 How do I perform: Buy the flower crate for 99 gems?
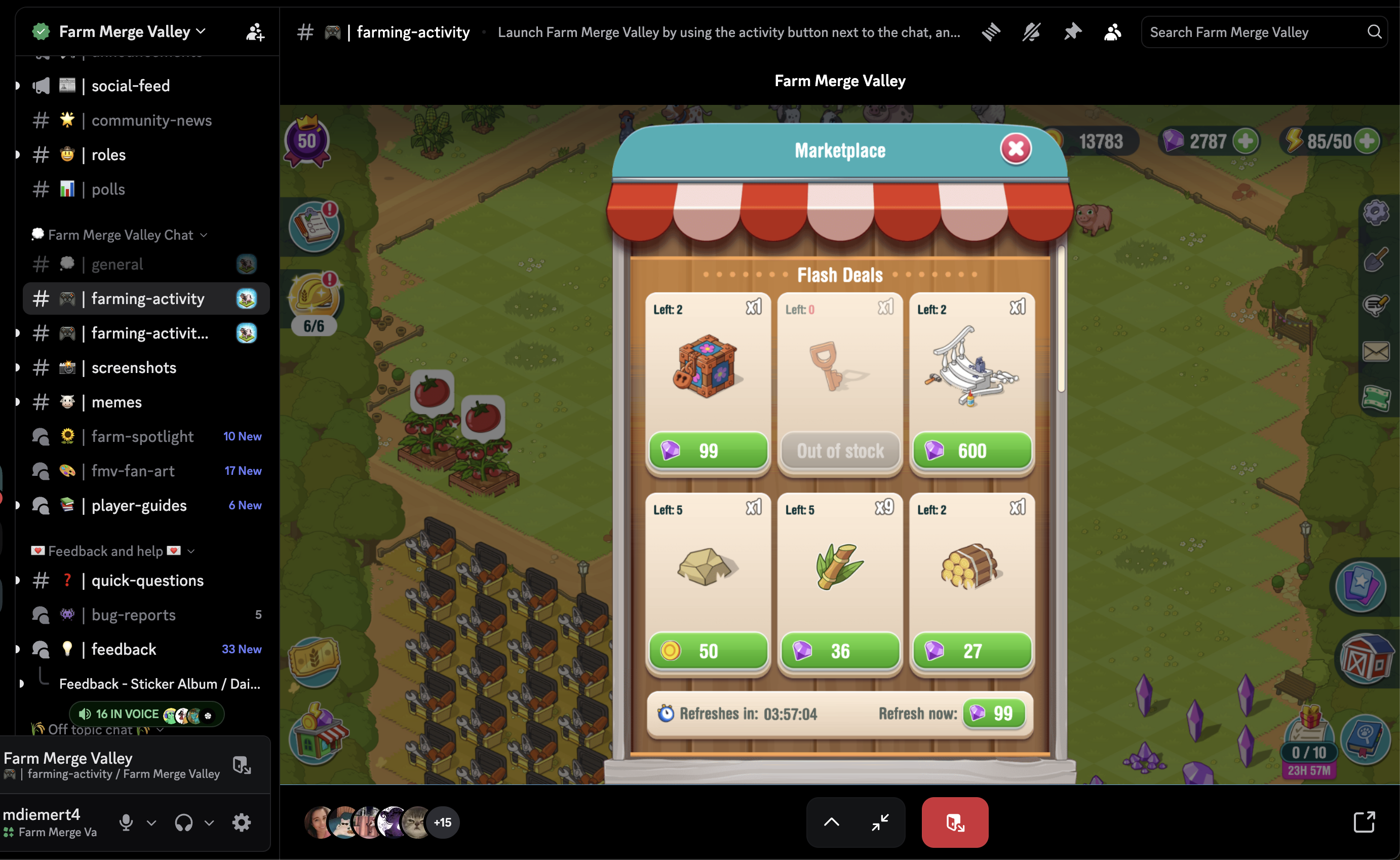coord(708,451)
